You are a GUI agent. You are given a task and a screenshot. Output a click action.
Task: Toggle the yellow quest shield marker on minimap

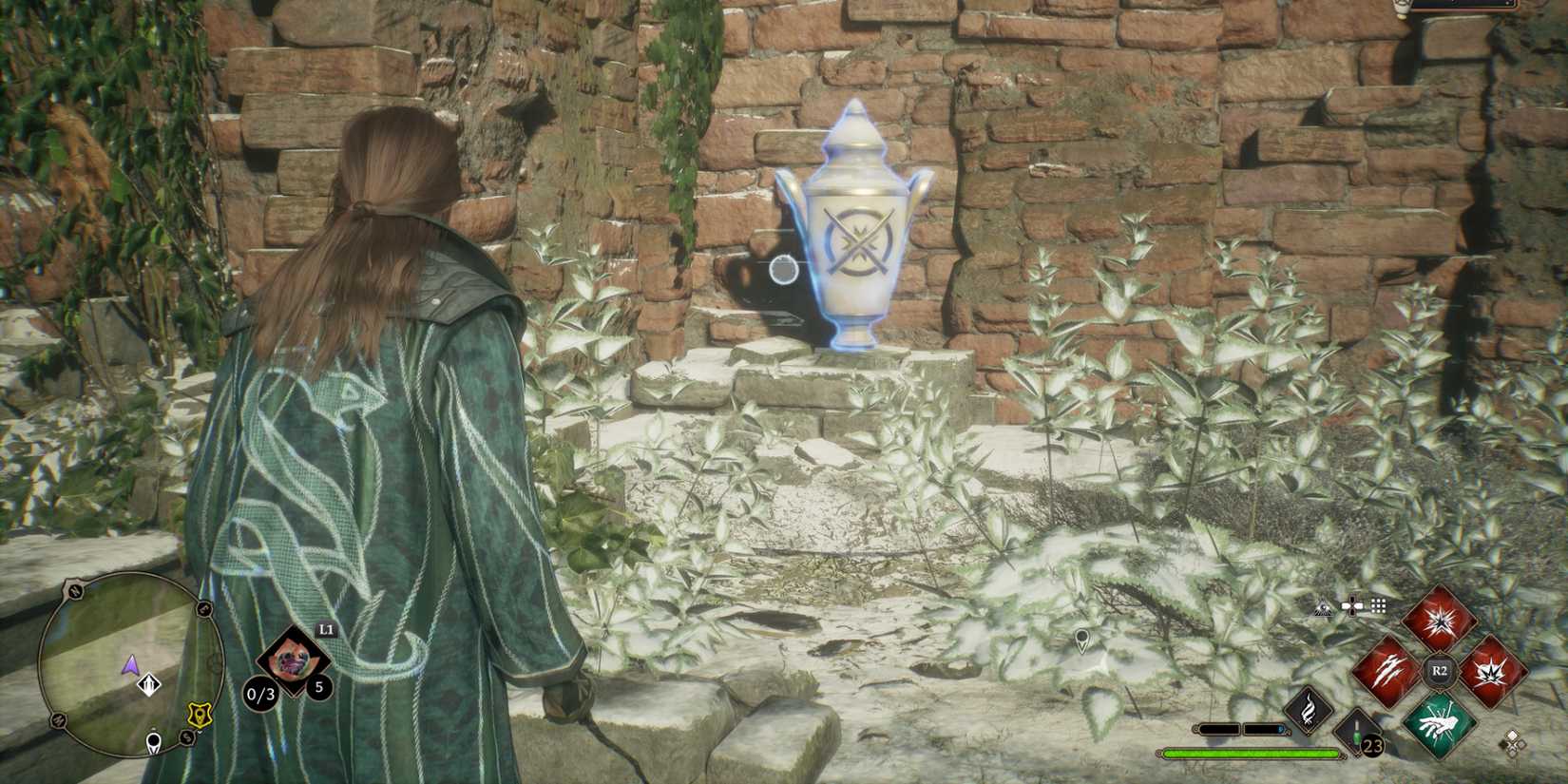pos(199,714)
